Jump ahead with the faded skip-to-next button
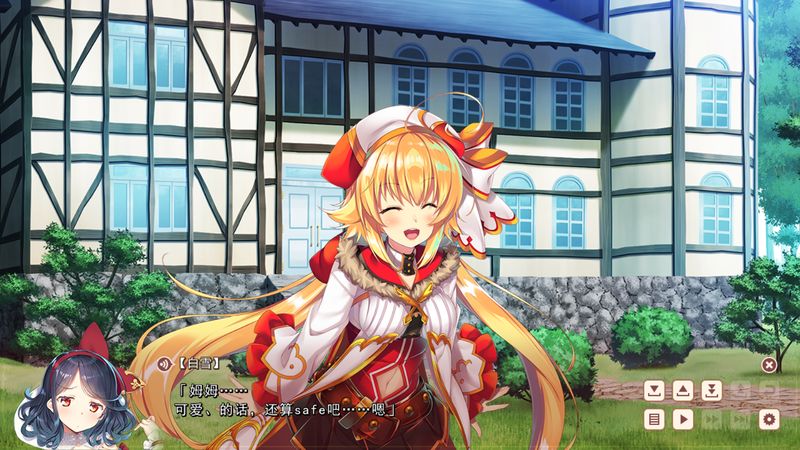This screenshot has width=800, height=450. pos(740,420)
